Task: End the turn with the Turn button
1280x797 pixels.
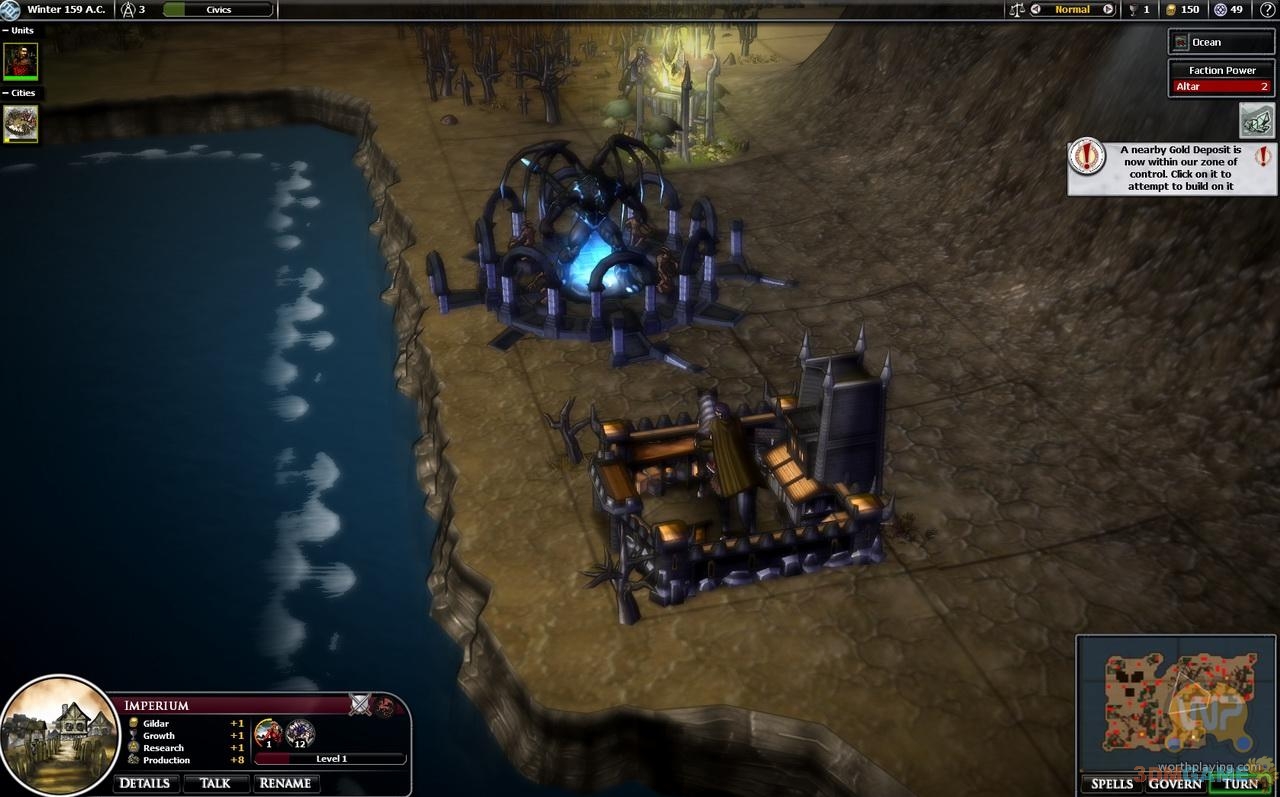Action: [x=1240, y=783]
